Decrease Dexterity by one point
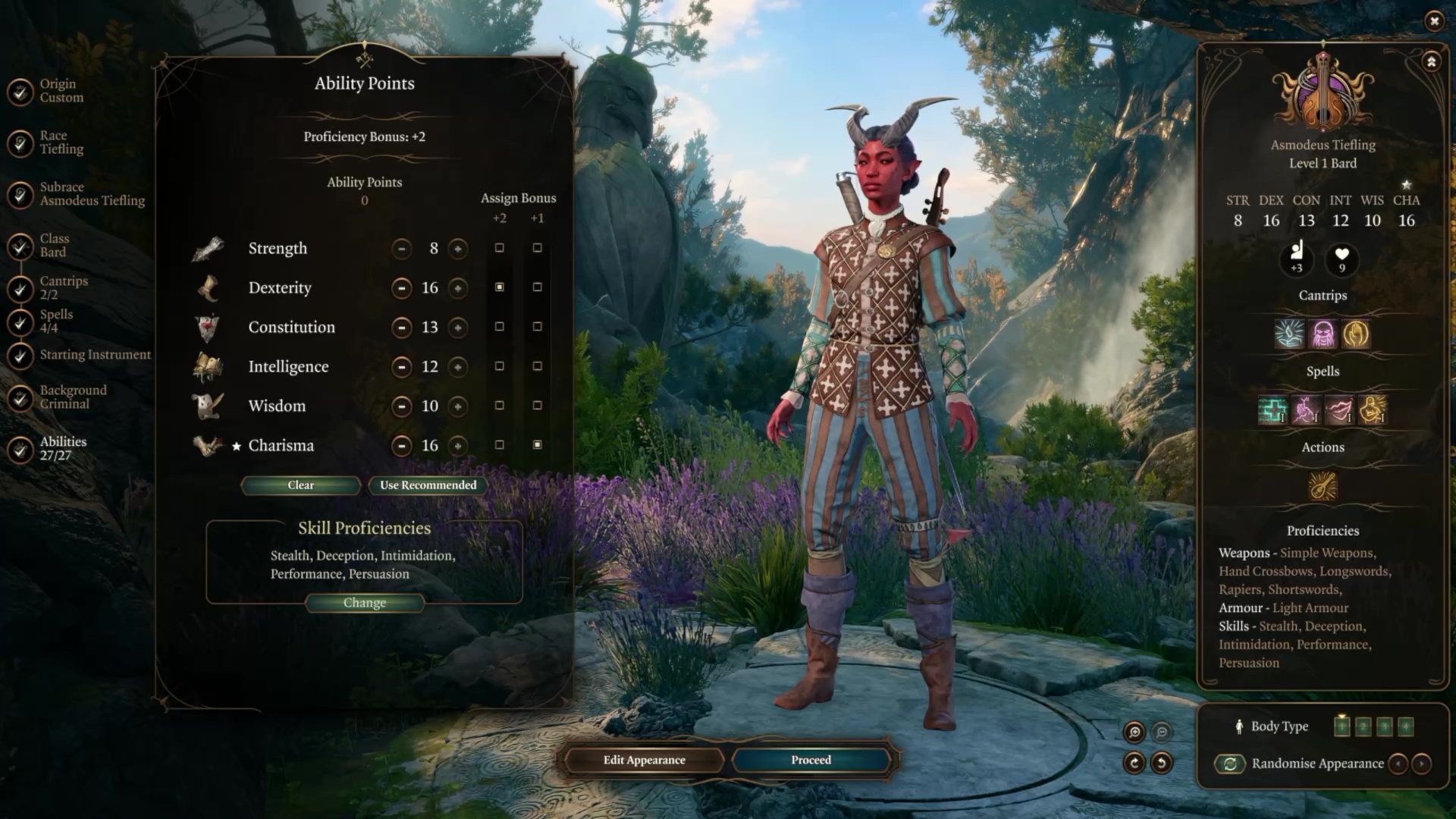 pos(401,288)
